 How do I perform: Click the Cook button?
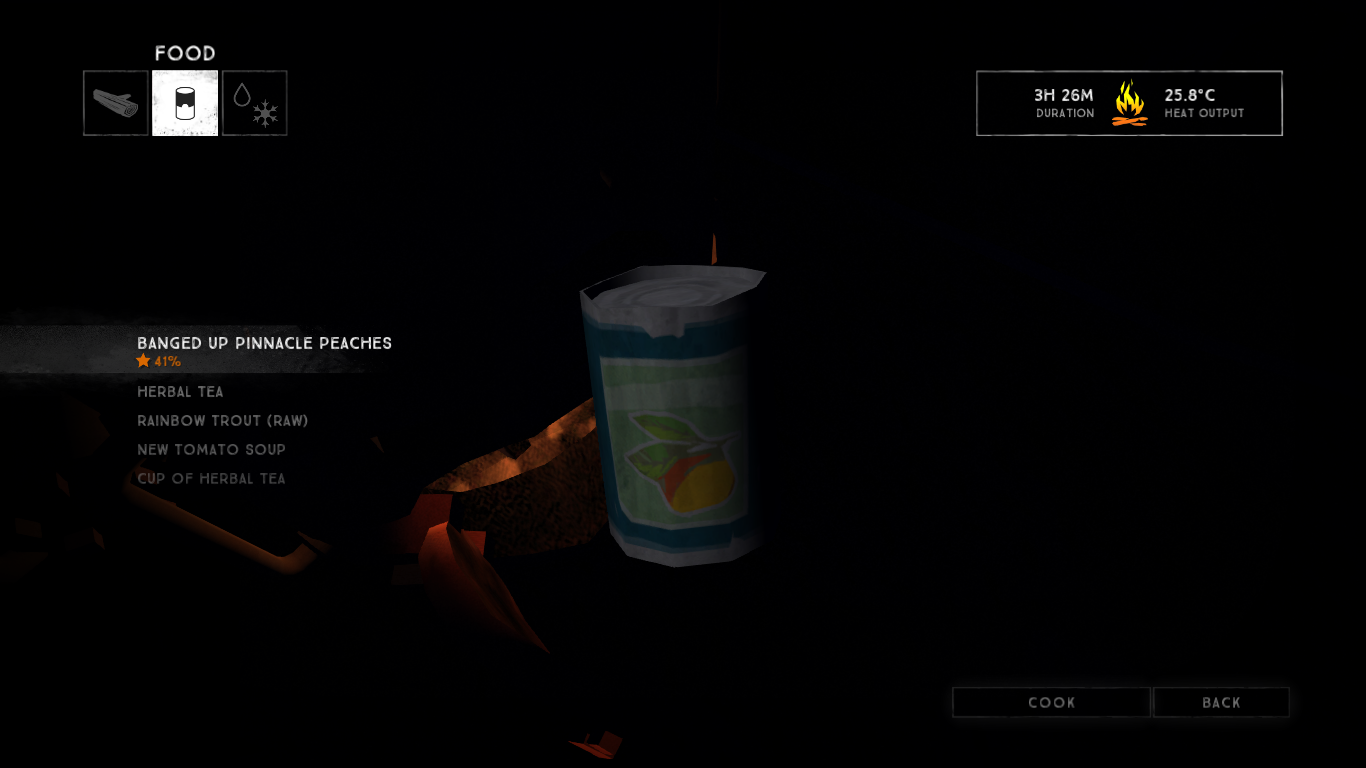click(1051, 703)
